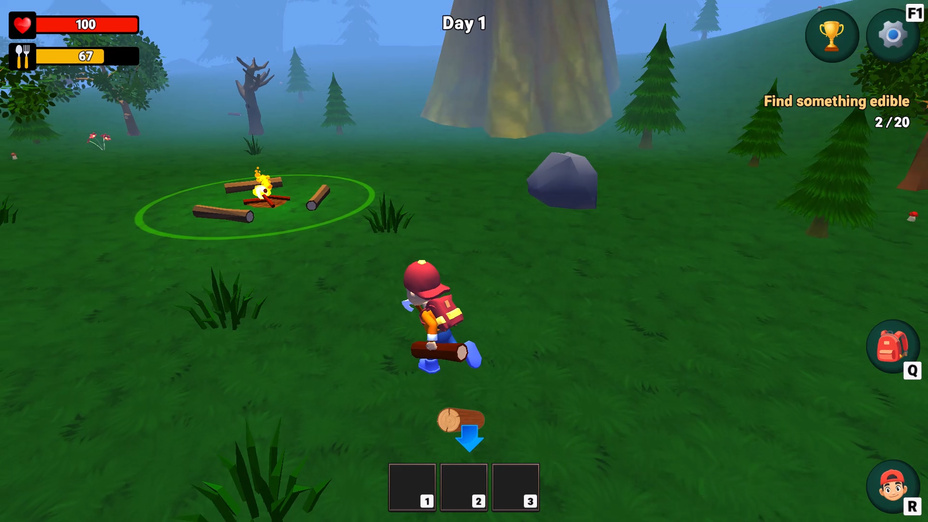Open the gear settings menu
928x522 pixels.
[x=891, y=36]
